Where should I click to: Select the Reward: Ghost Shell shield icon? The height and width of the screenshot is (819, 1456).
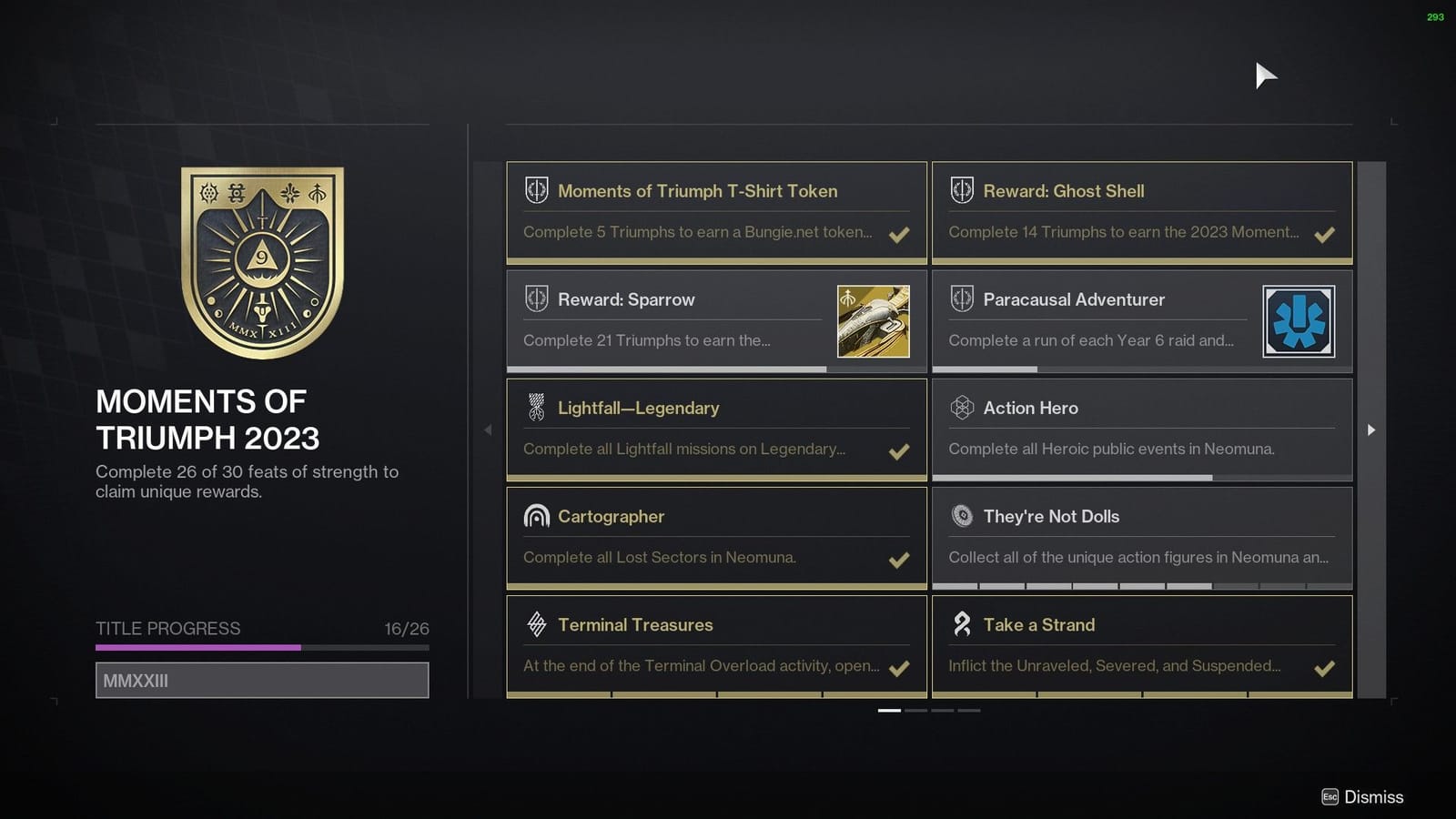pos(960,190)
